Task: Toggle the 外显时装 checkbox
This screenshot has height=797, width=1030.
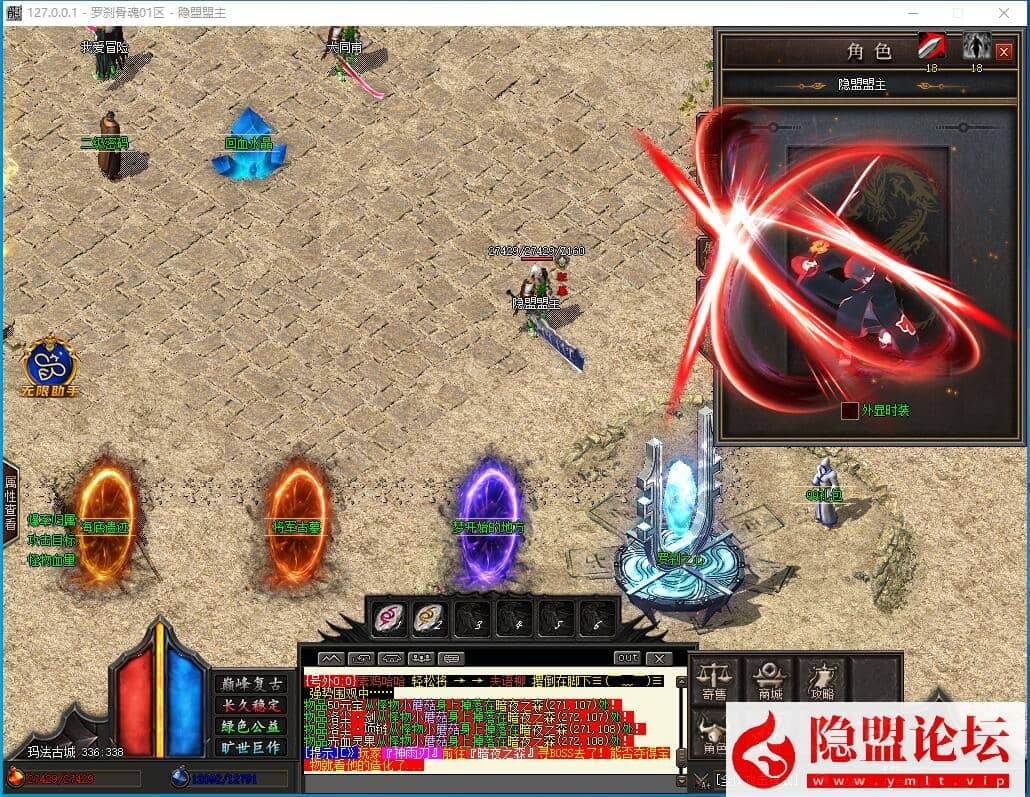Action: (850, 411)
